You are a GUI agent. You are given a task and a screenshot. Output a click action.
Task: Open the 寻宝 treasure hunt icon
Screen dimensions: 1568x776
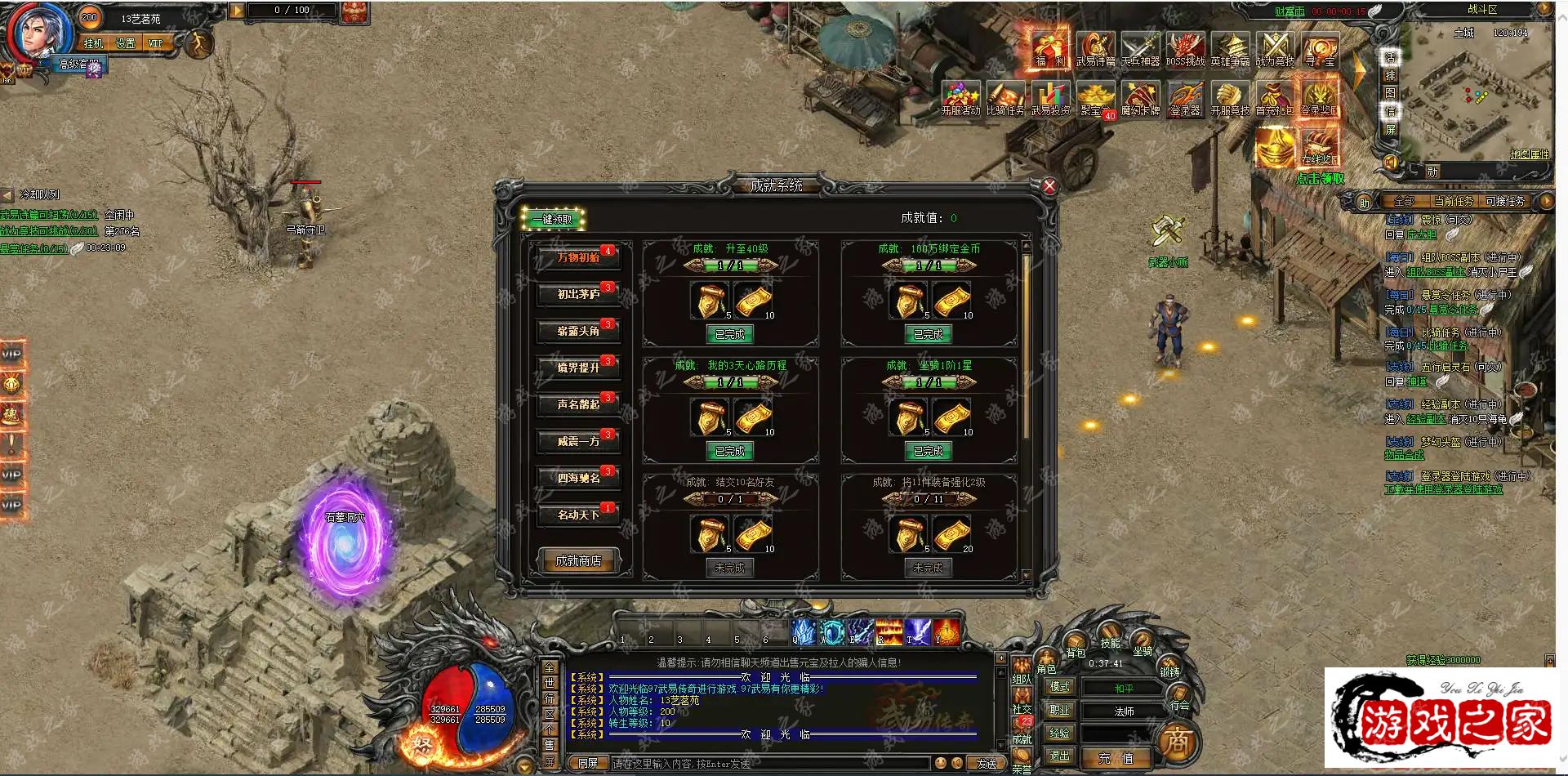click(1319, 49)
